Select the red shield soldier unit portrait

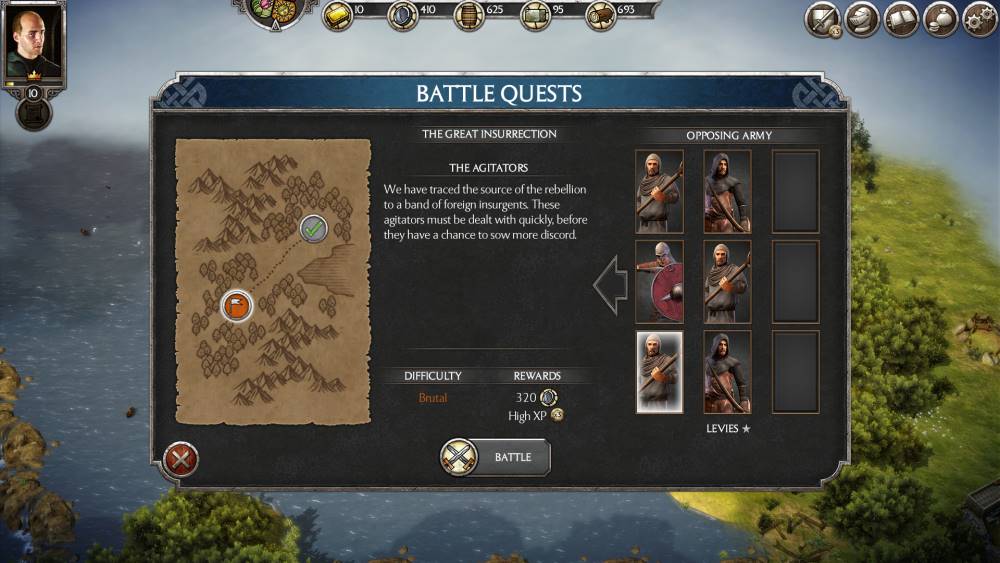click(659, 281)
